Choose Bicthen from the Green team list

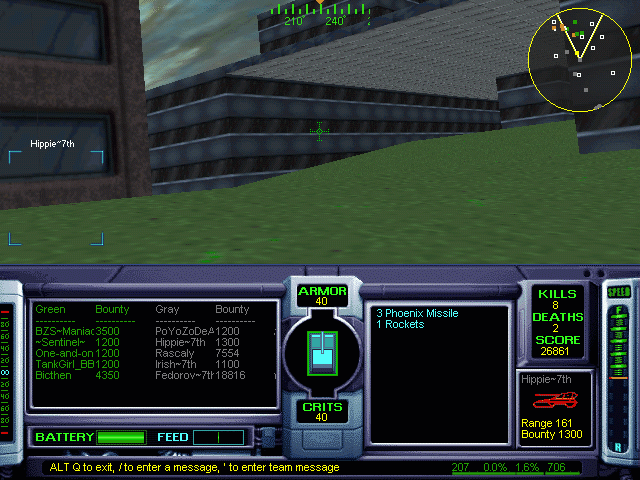click(x=54, y=376)
